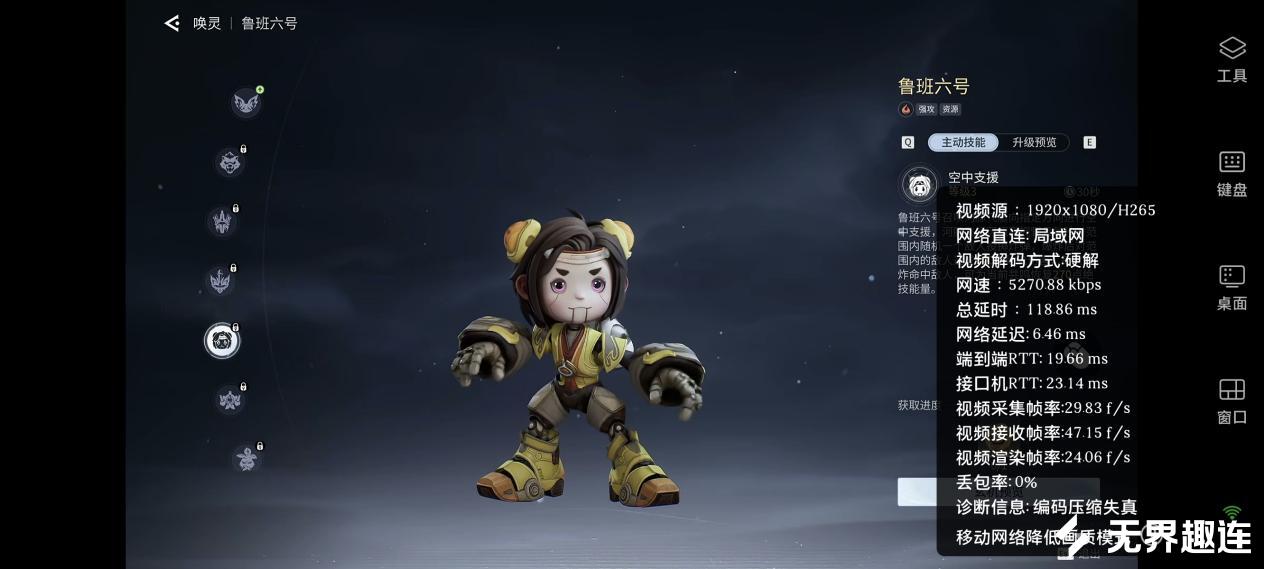The image size is (1264, 569).
Task: Go back with the arrow button
Action: coord(172,23)
